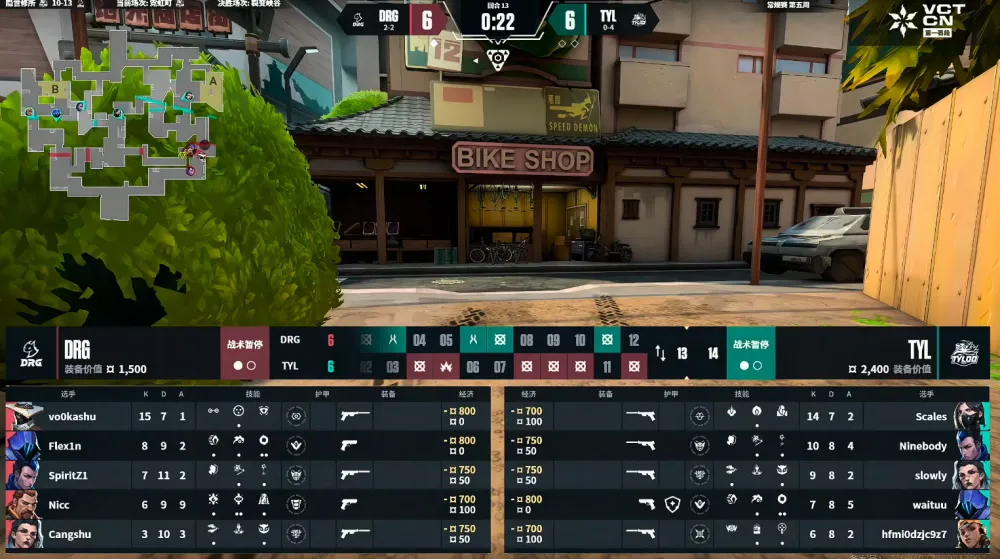Select Scales in the TYL roster
The width and height of the screenshot is (1000, 559).
pyautogui.click(x=750, y=416)
